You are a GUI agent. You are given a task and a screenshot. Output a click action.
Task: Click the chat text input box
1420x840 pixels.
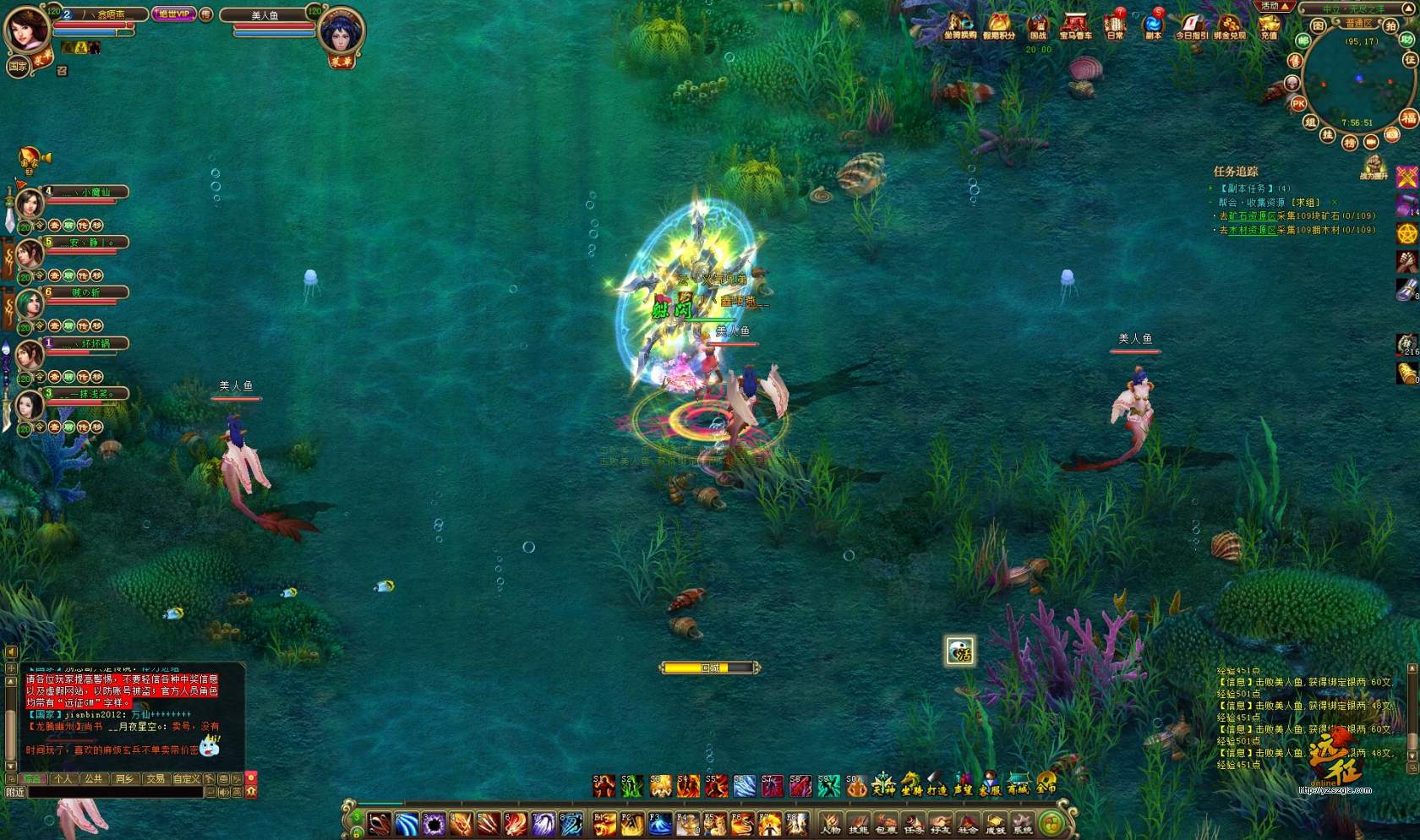pos(116,793)
